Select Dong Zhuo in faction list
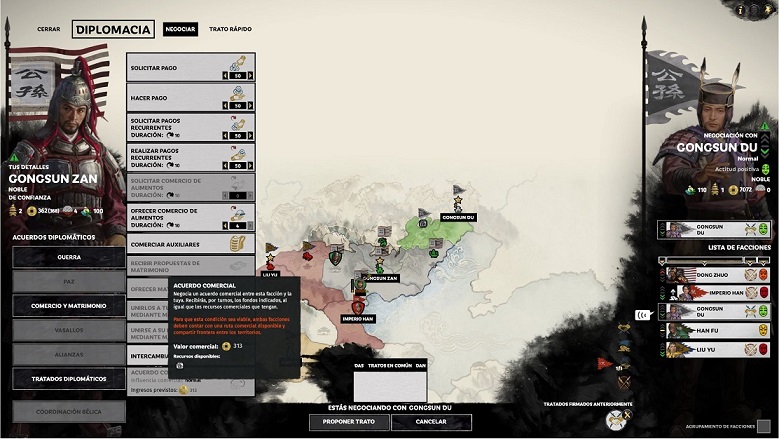Image resolution: width=779 pixels, height=439 pixels. coord(714,272)
